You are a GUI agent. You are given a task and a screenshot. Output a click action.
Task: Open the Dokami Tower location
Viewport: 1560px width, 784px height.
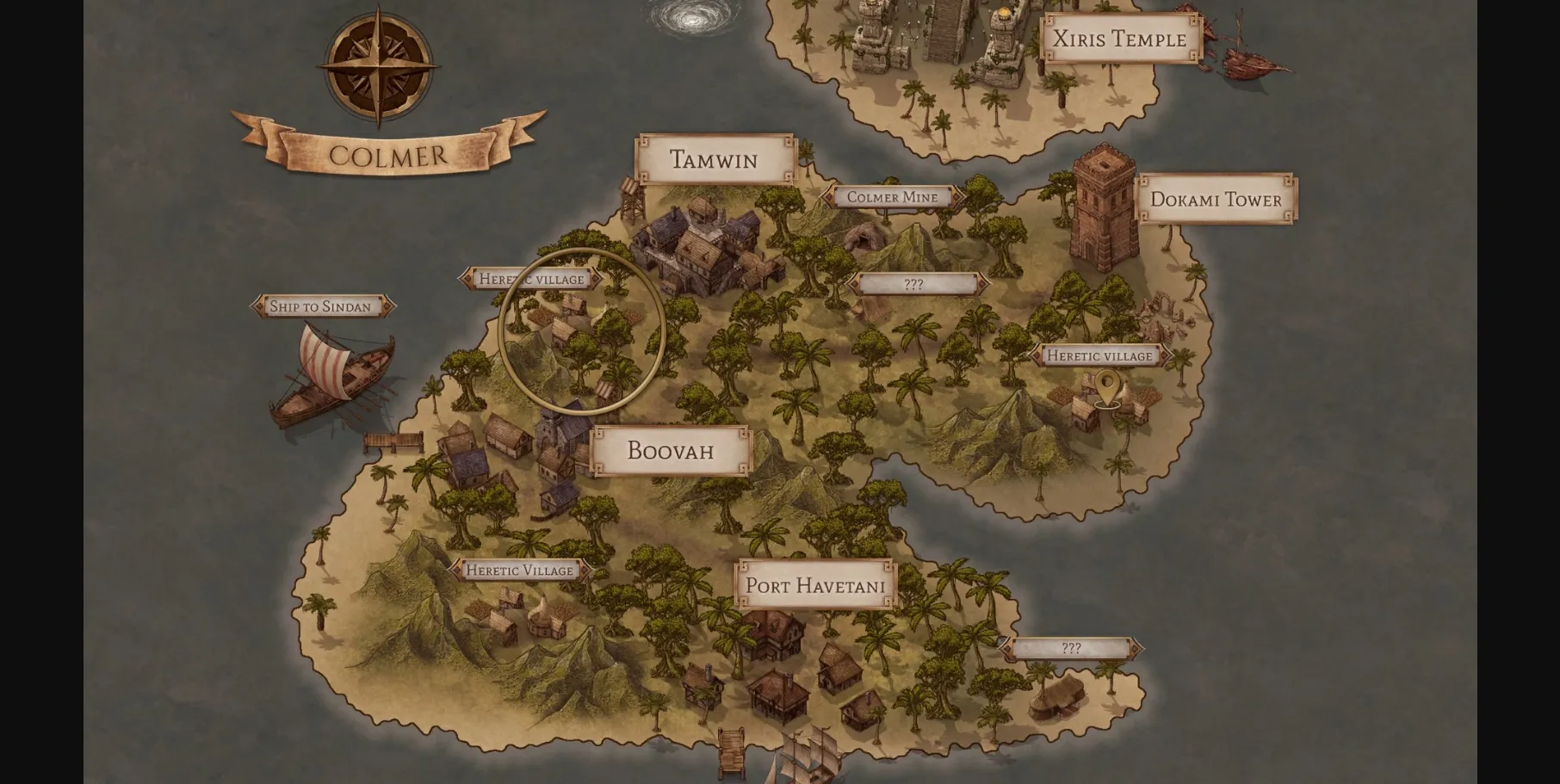[1216, 200]
